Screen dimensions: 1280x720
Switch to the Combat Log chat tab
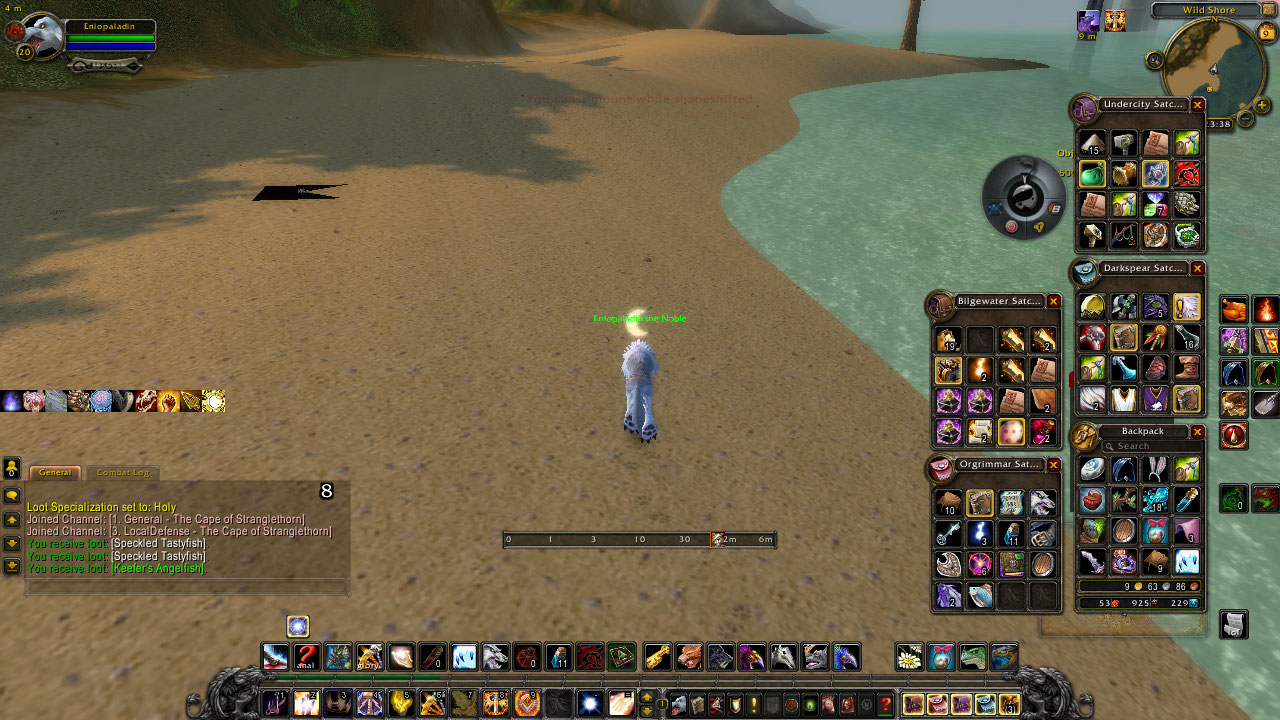(122, 472)
